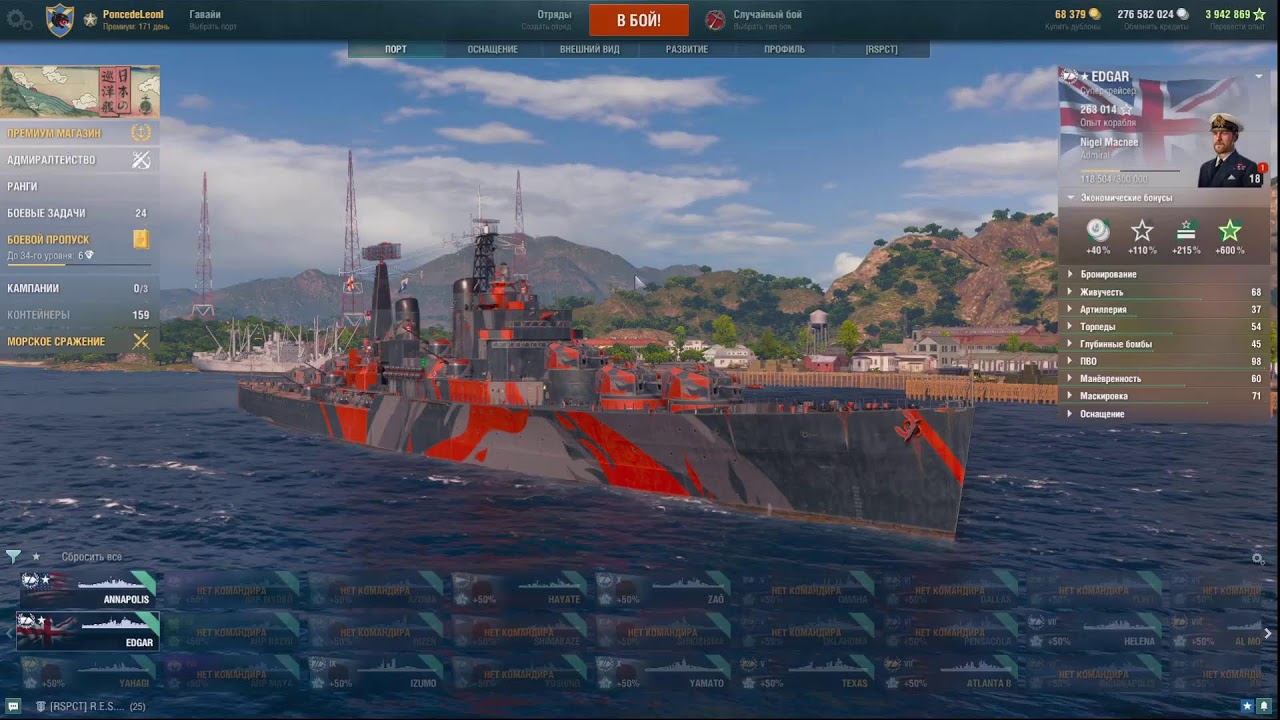Open the ВНЕШНИЙ ВИД tab
Screen dimensions: 1280x720
tap(589, 49)
